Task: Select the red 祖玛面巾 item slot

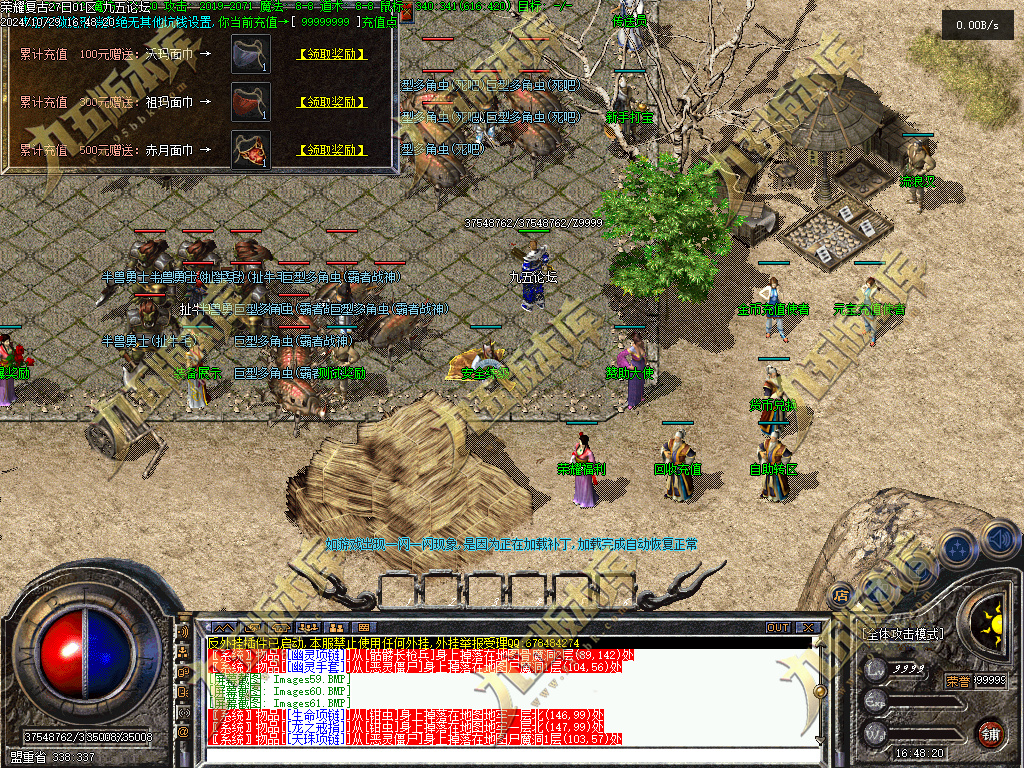Action: [x=250, y=102]
